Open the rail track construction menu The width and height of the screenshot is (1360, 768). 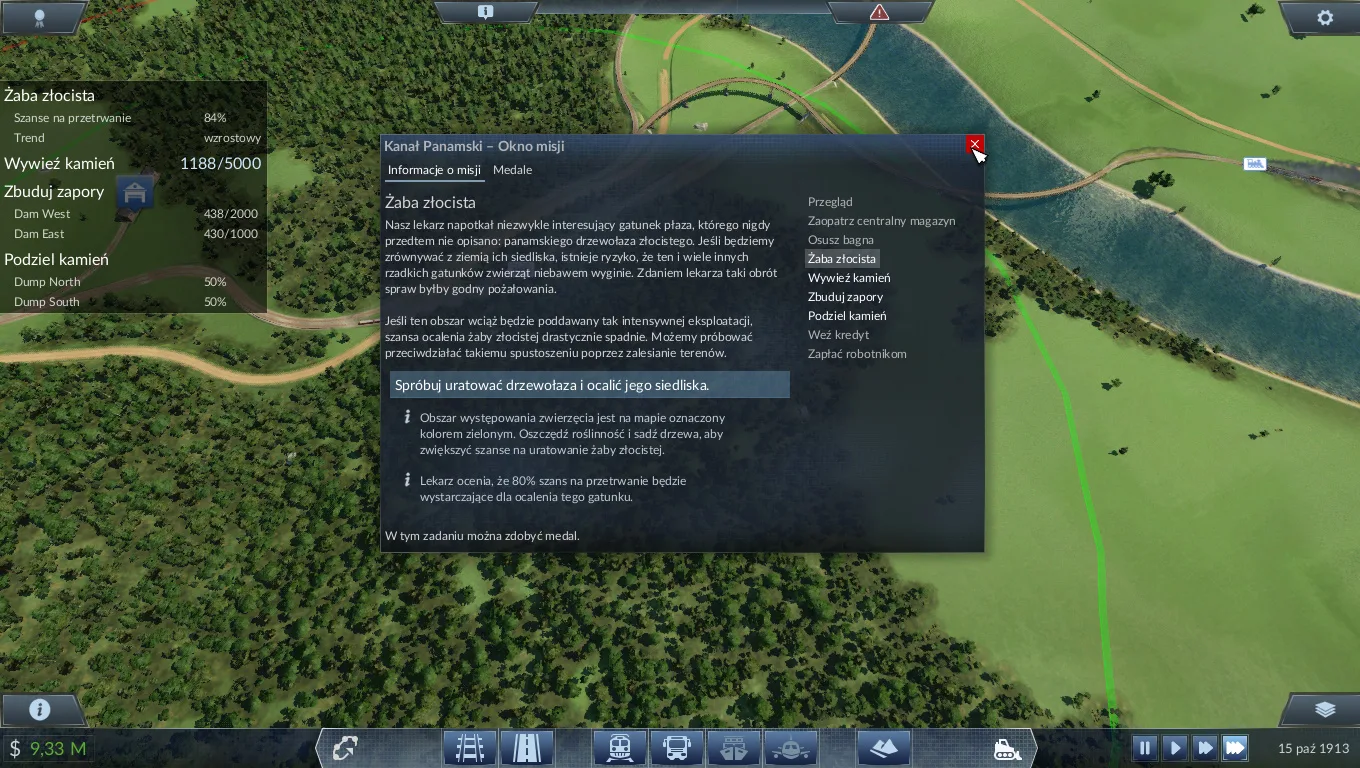click(470, 748)
